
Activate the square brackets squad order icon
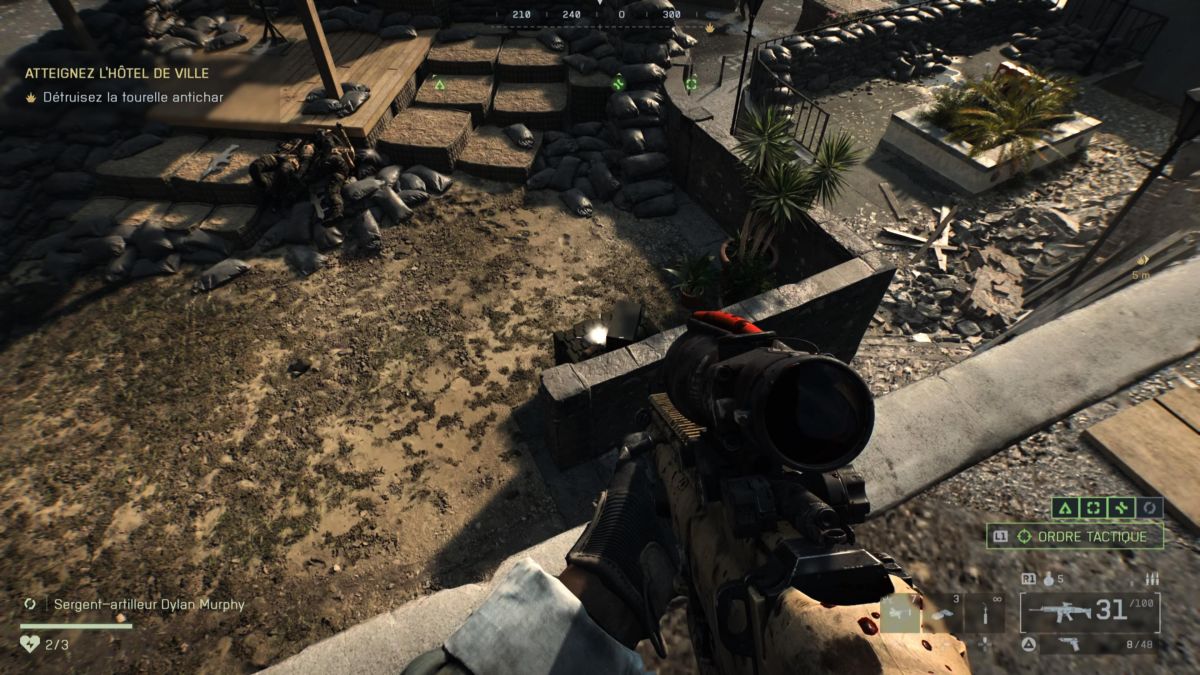1094,508
